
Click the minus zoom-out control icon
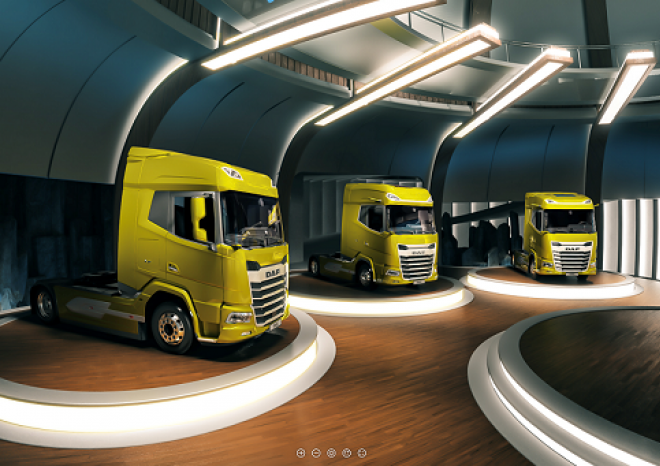pyautogui.click(x=316, y=453)
